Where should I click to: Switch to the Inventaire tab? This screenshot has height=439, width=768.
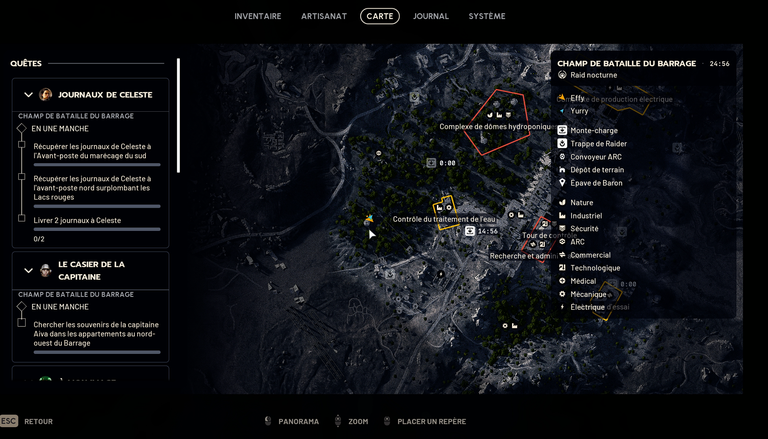tap(258, 16)
